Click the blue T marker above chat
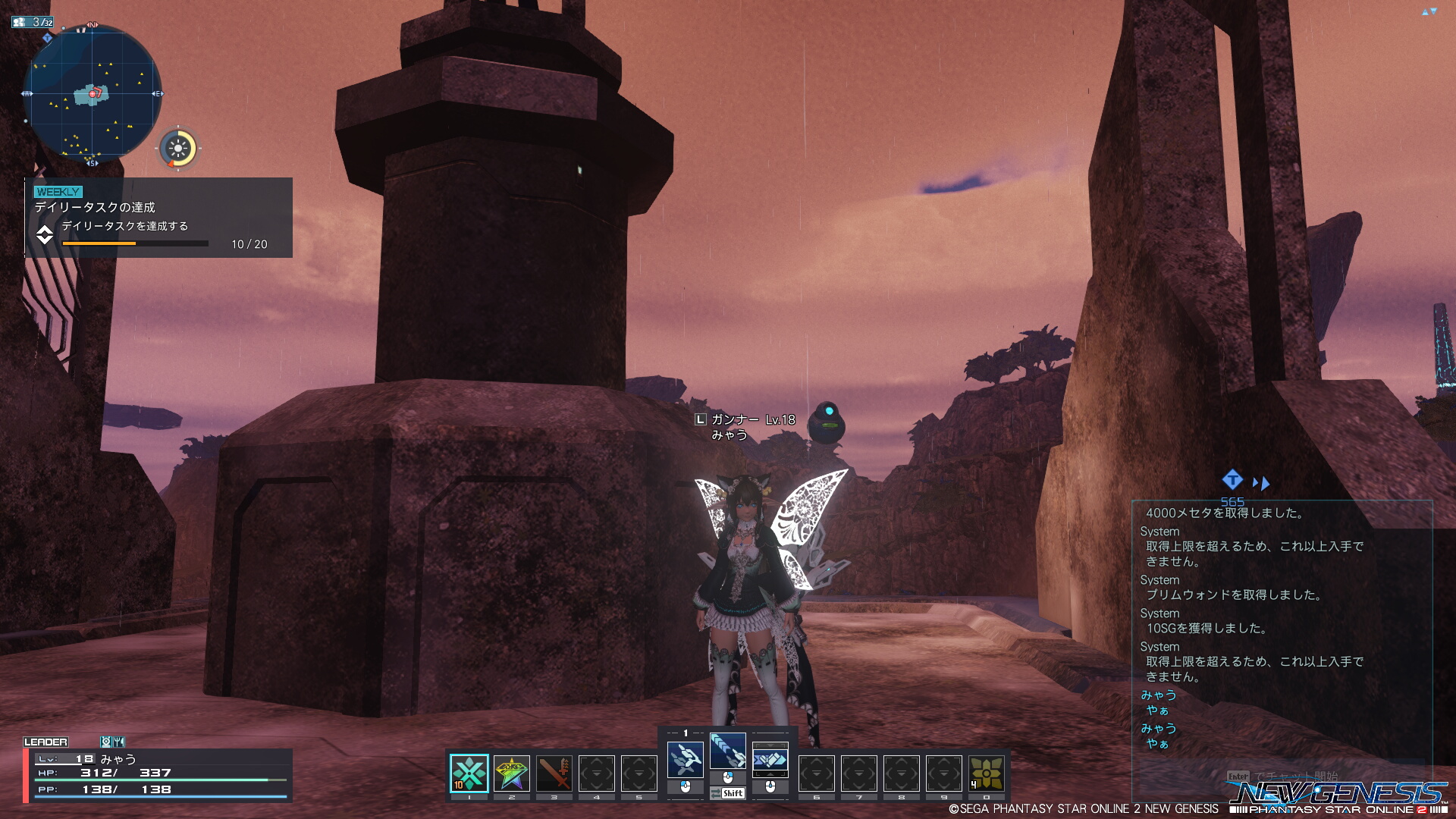Viewport: 1456px width, 819px height. (x=1232, y=479)
